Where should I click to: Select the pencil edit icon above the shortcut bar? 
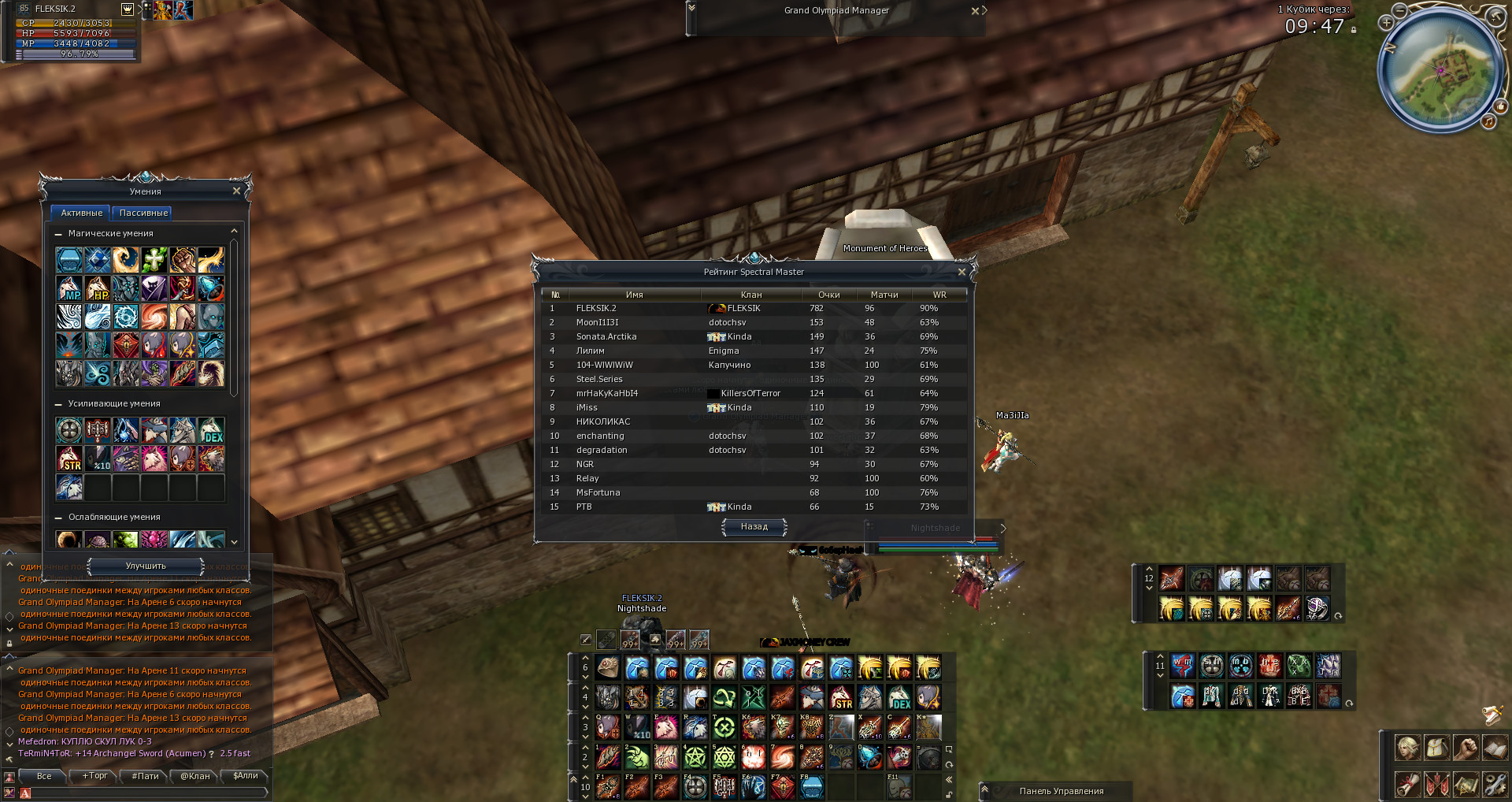(x=585, y=640)
